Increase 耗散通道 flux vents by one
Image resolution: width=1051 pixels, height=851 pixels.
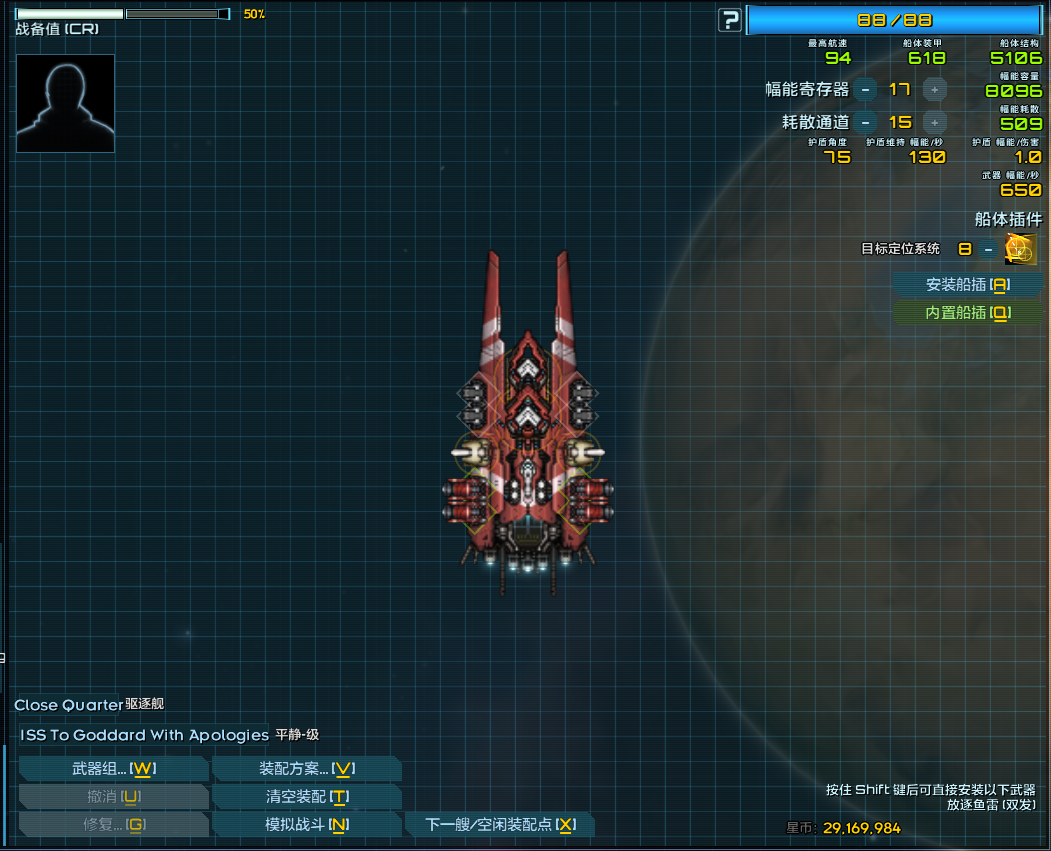click(x=935, y=123)
